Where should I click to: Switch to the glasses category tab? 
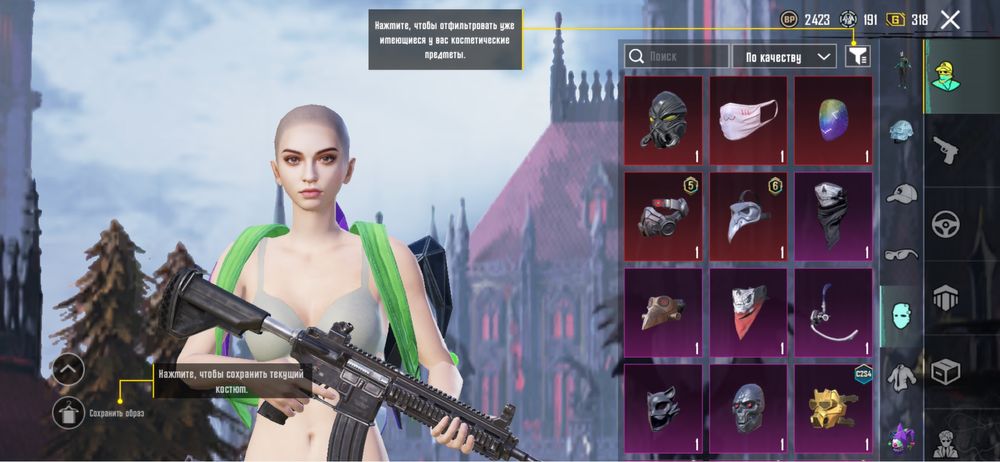(902, 254)
